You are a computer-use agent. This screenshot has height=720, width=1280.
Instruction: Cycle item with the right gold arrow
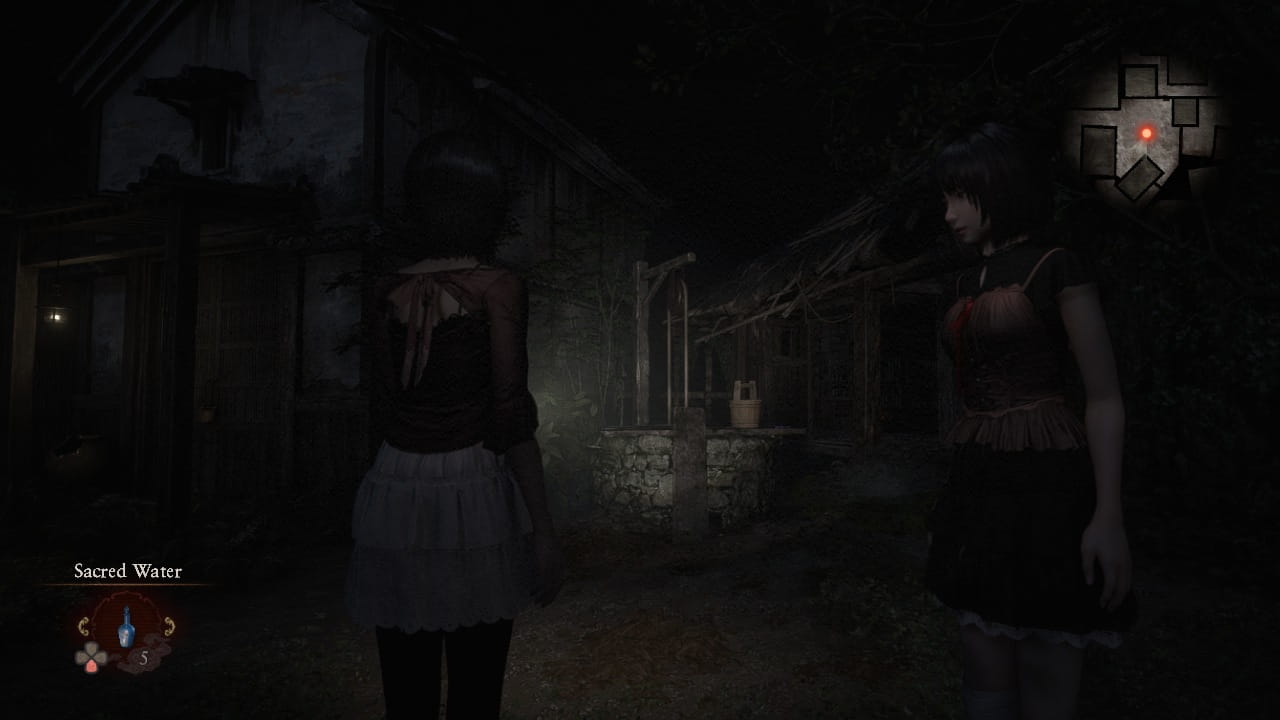coord(168,627)
